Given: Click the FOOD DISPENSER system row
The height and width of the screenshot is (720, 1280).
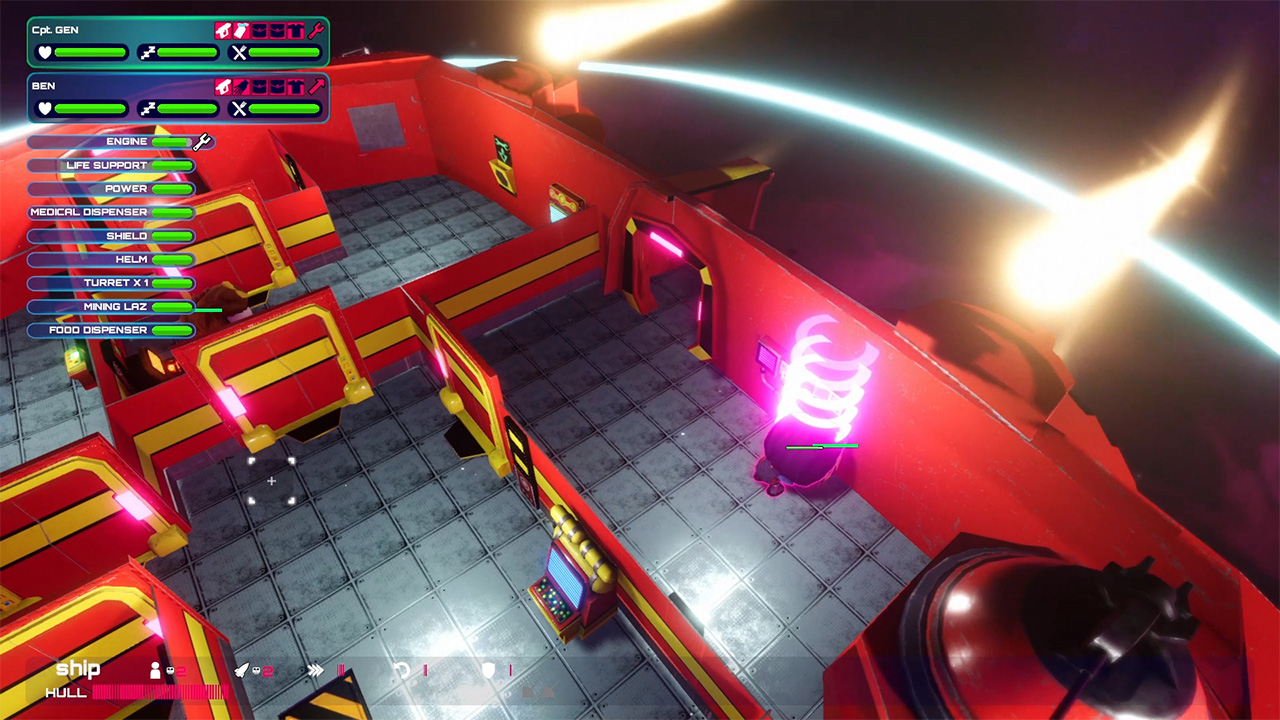Looking at the screenshot, I should [x=112, y=330].
